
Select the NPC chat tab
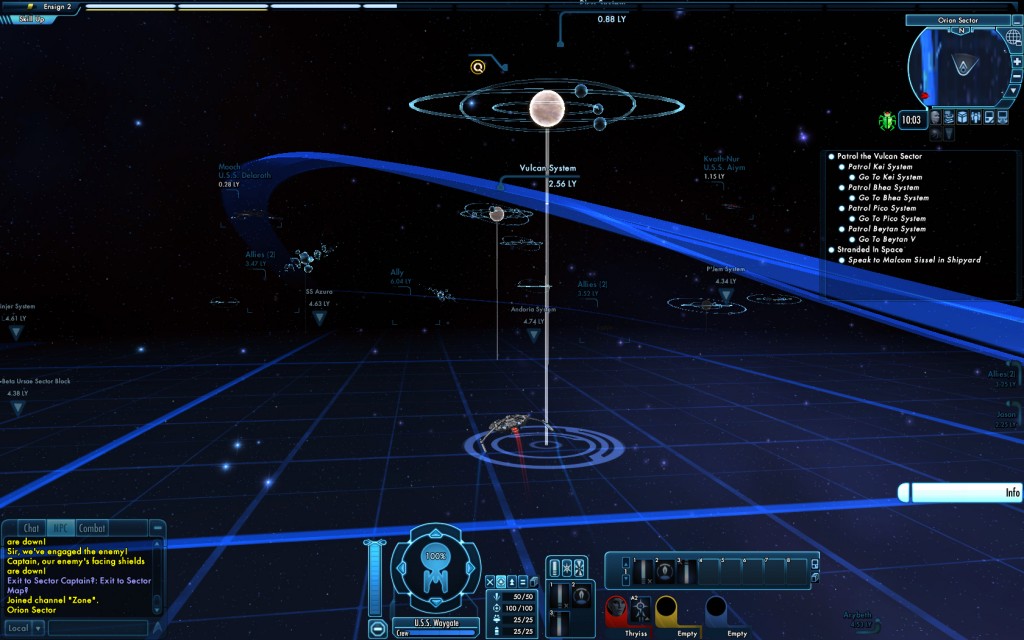62,528
